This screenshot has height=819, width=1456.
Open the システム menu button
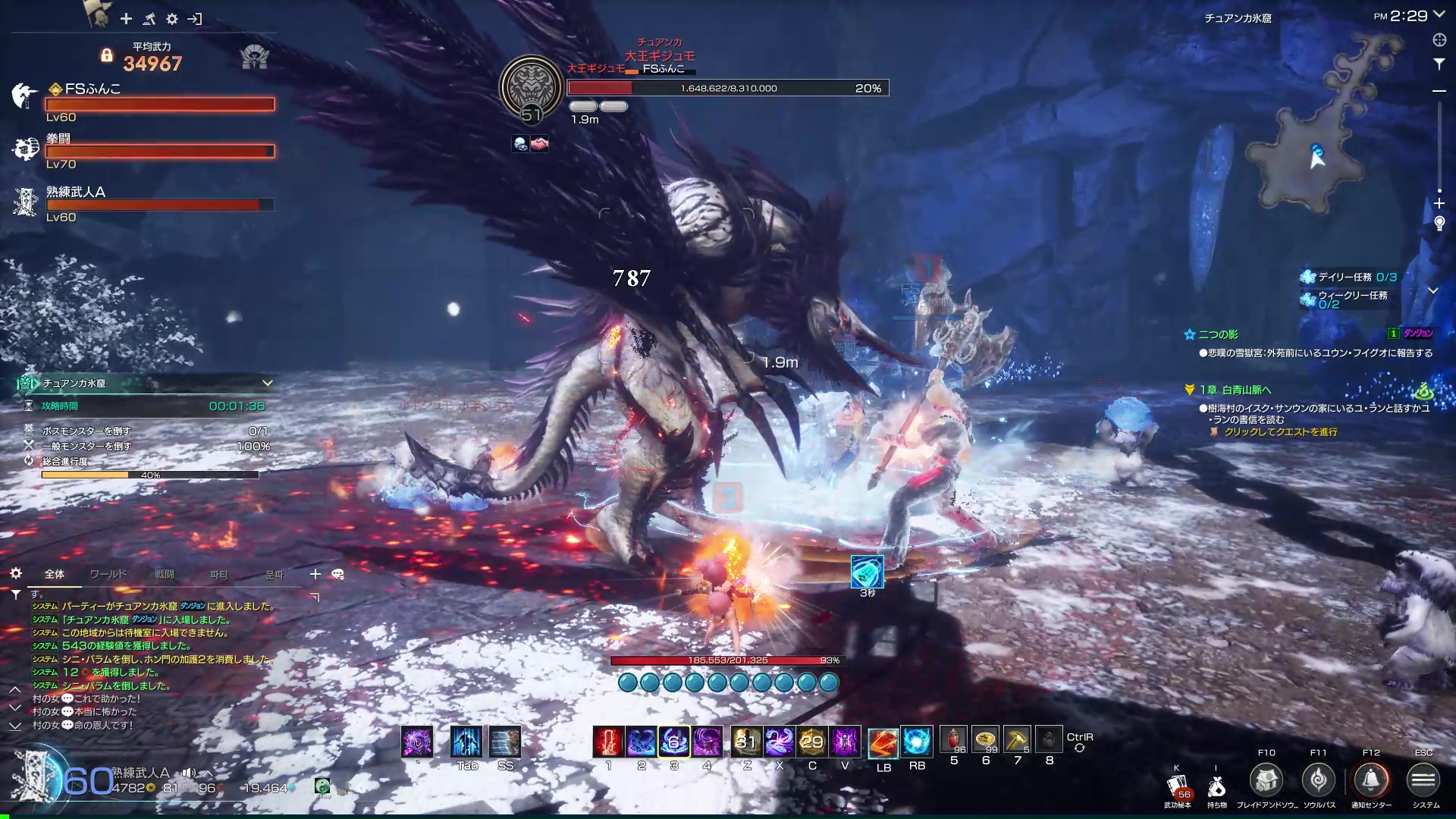(x=1423, y=780)
